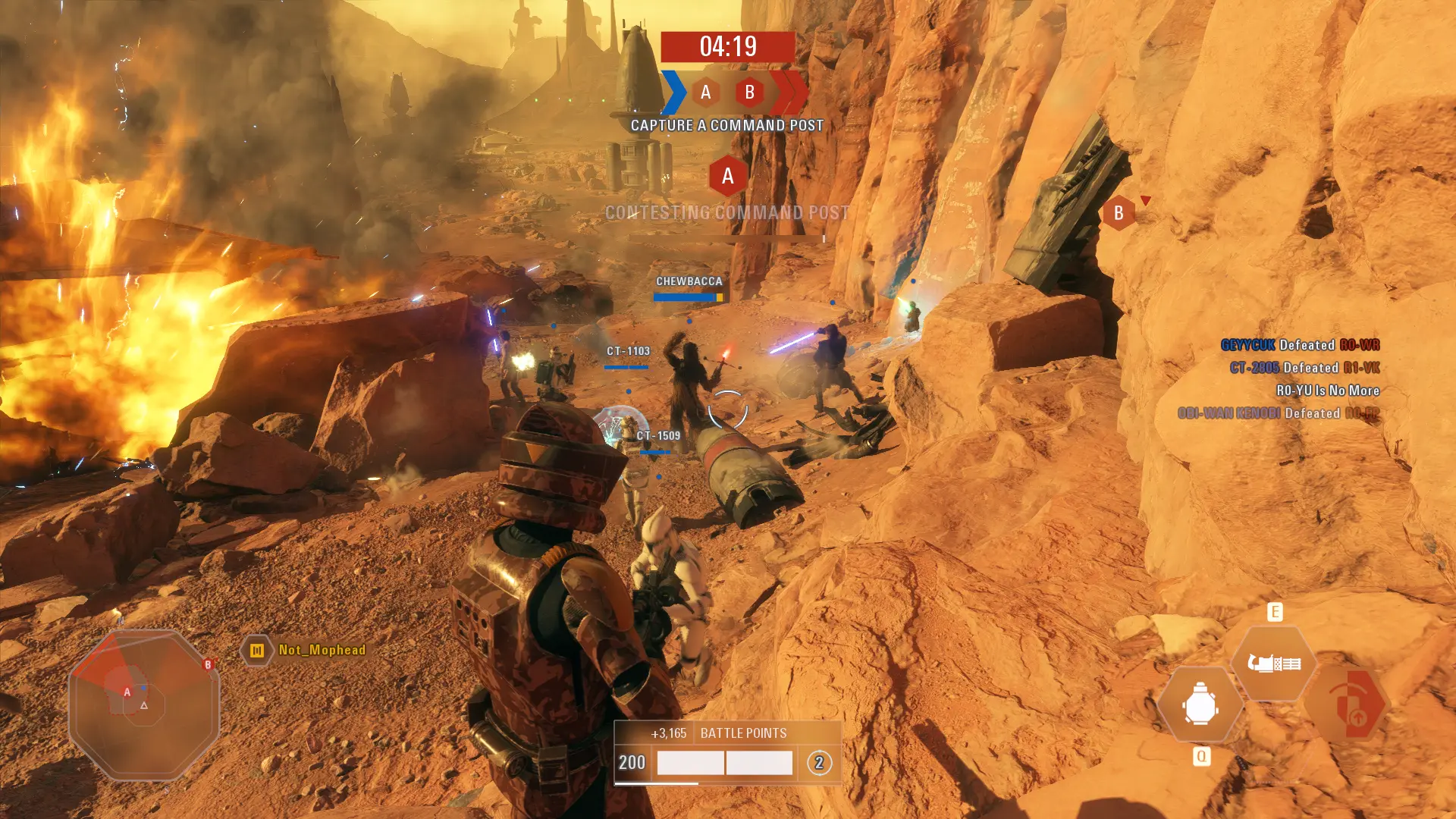Click the octagonal minimap radar
Viewport: 1456px width, 819px height.
point(144,705)
